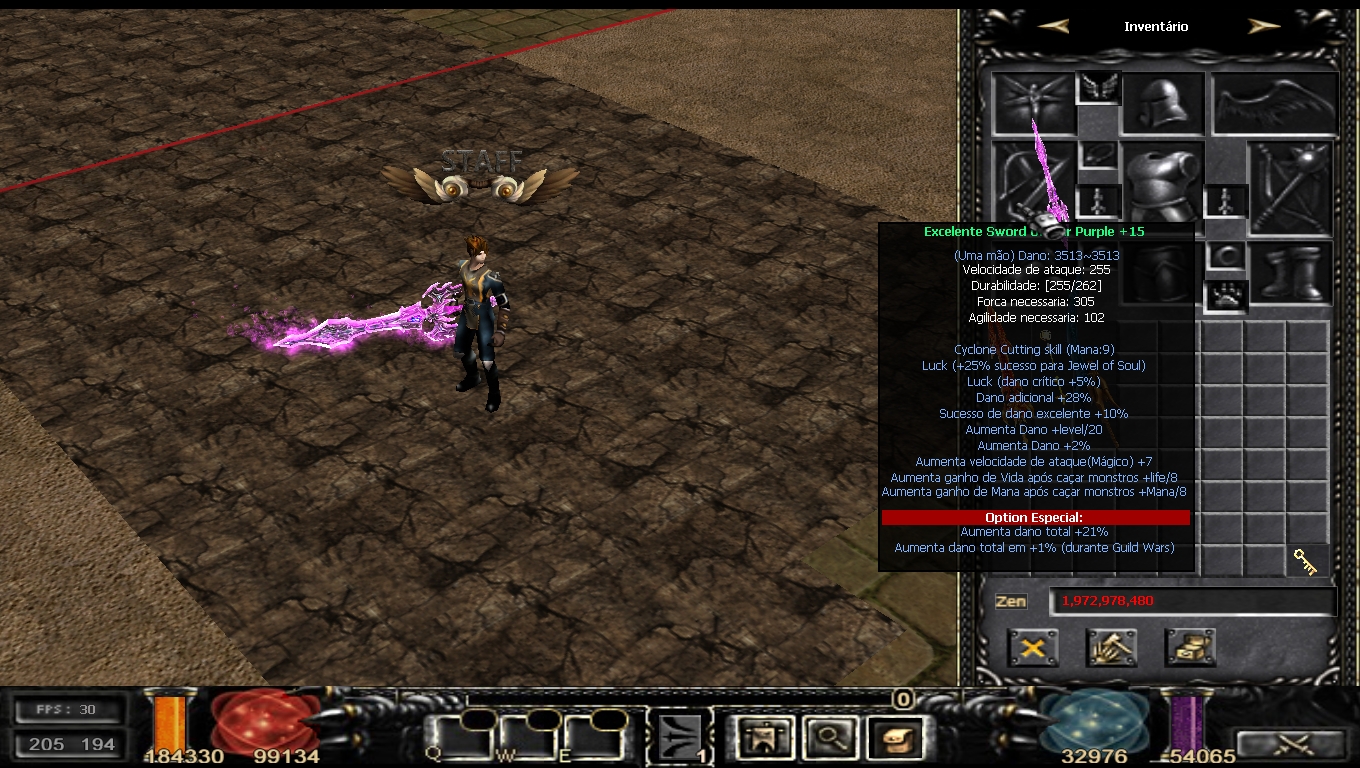
Task: Go to the next panel with right arrow
Action: point(1264,27)
